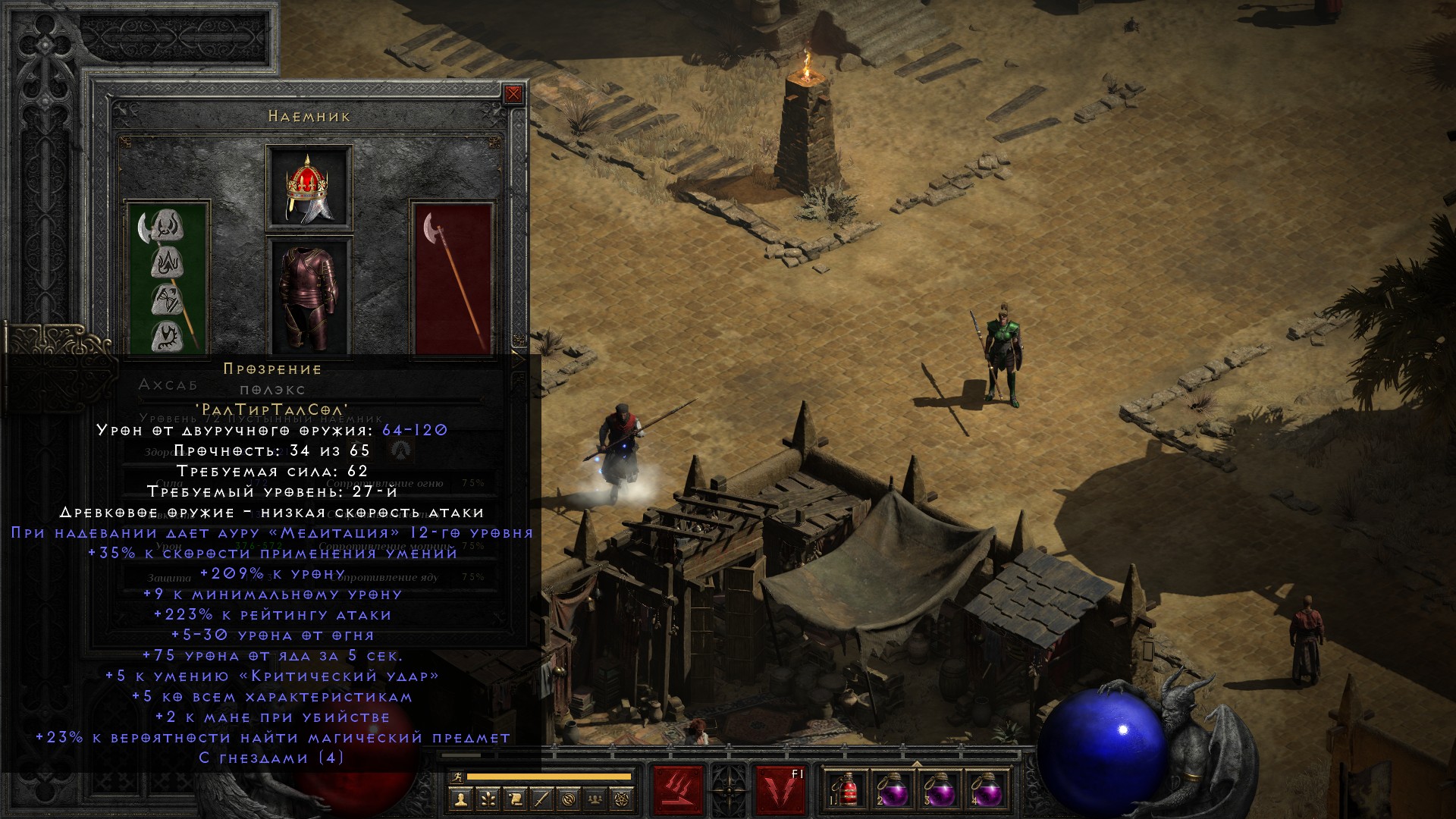The width and height of the screenshot is (1456, 819).
Task: Expand the belt with the arrow above potions
Action: point(916,763)
